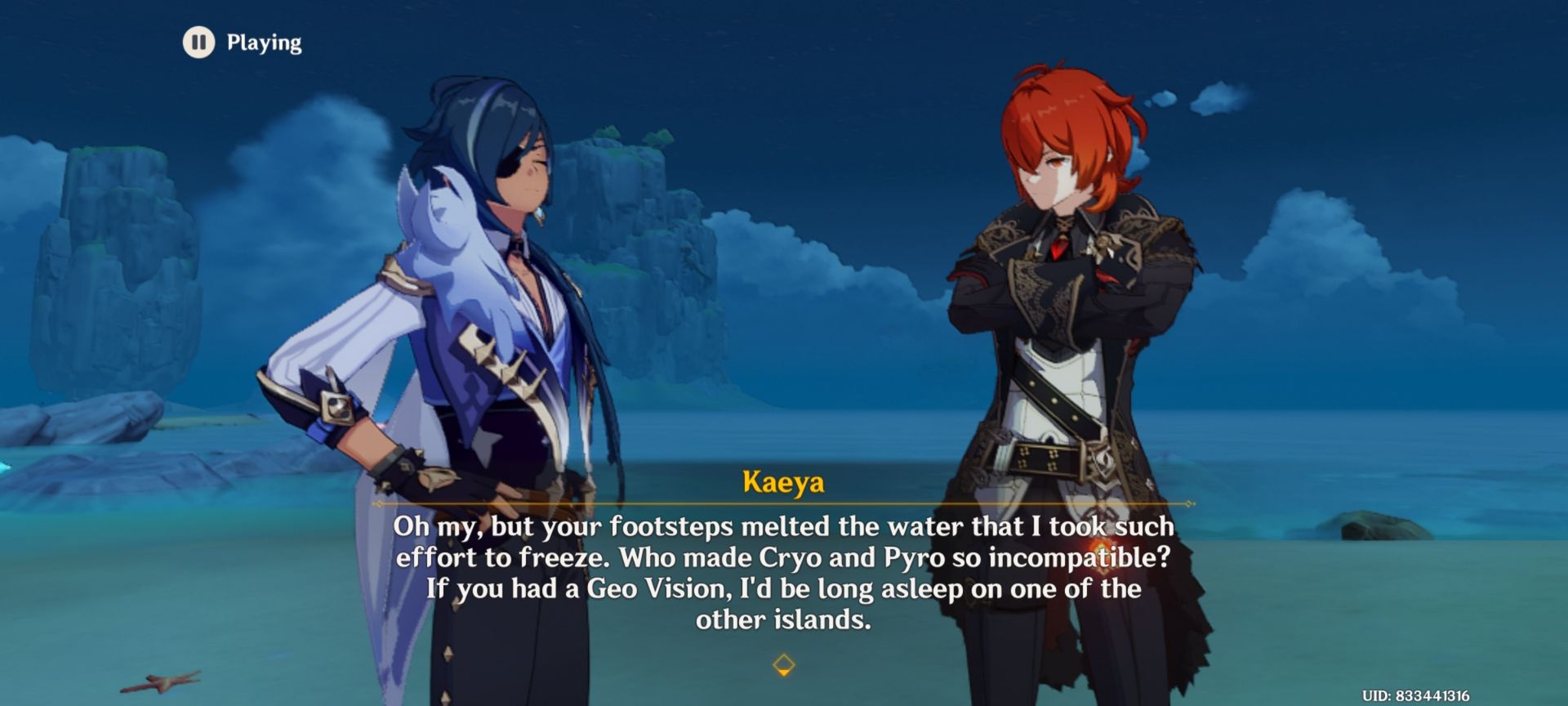Viewport: 1568px width, 706px height.
Task: Pause the auto-playing dialogue
Action: [198, 42]
